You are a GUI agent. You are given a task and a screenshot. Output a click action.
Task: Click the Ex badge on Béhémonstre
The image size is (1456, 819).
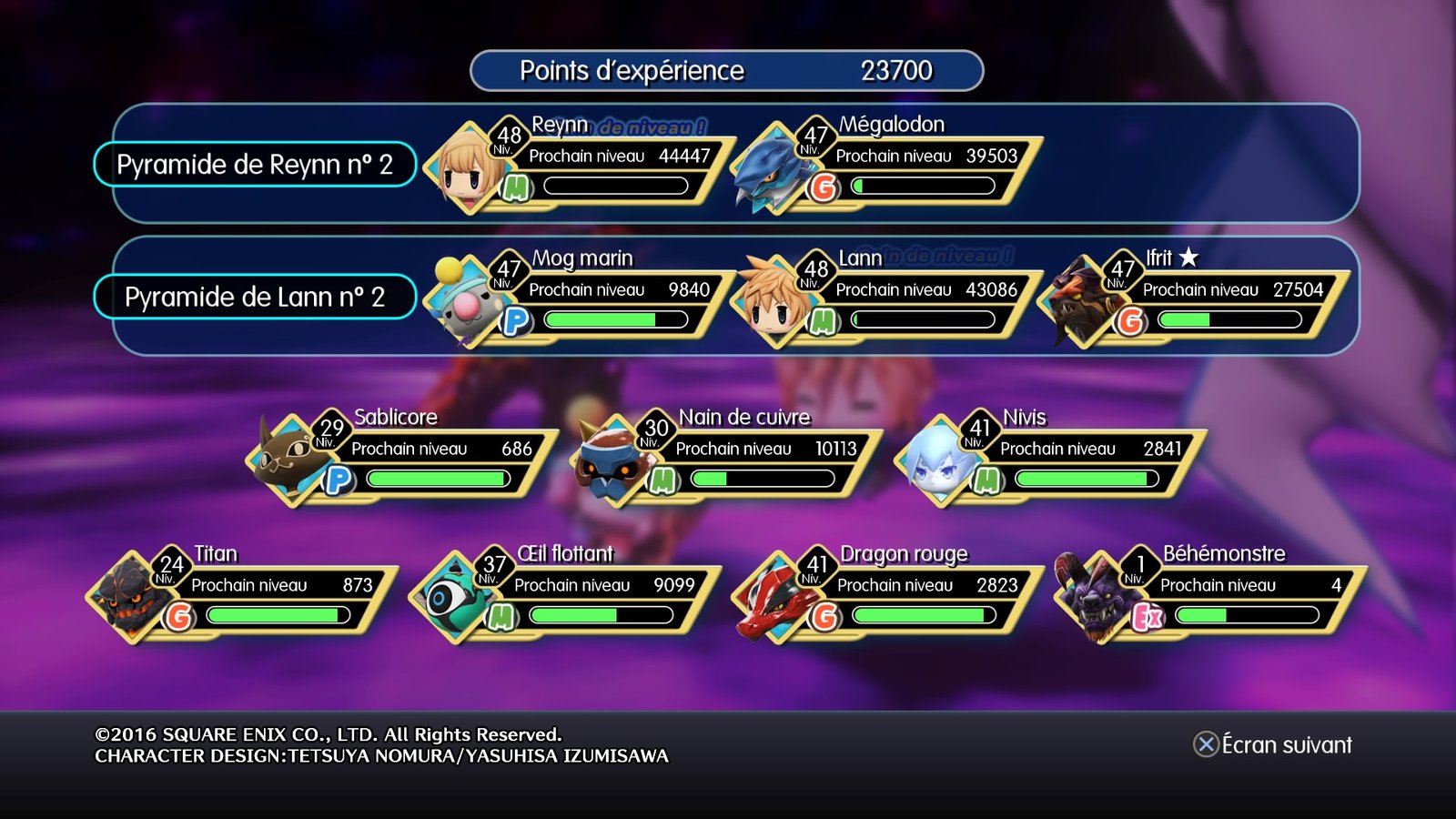coord(1147,617)
